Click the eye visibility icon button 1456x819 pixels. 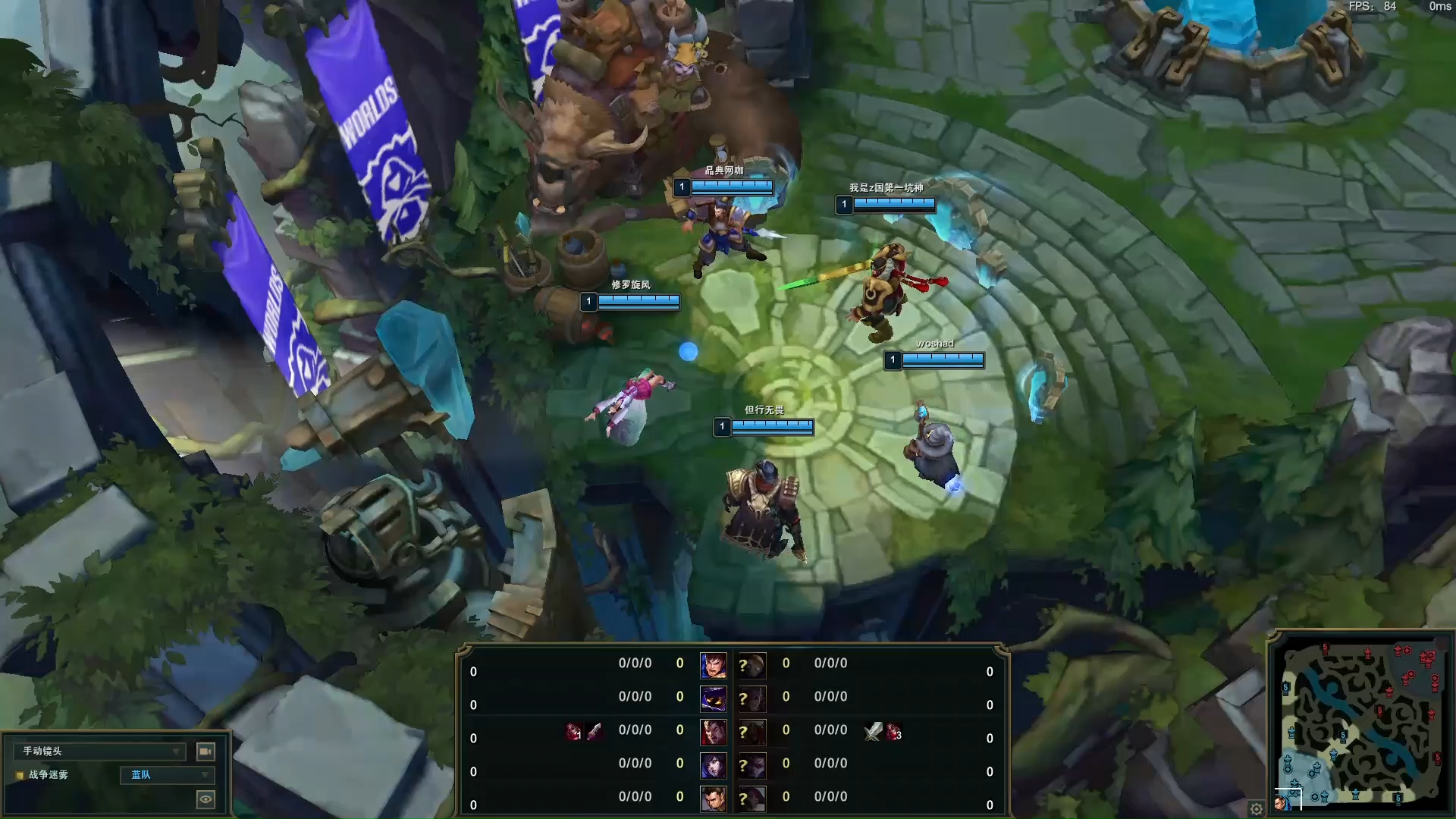(205, 799)
